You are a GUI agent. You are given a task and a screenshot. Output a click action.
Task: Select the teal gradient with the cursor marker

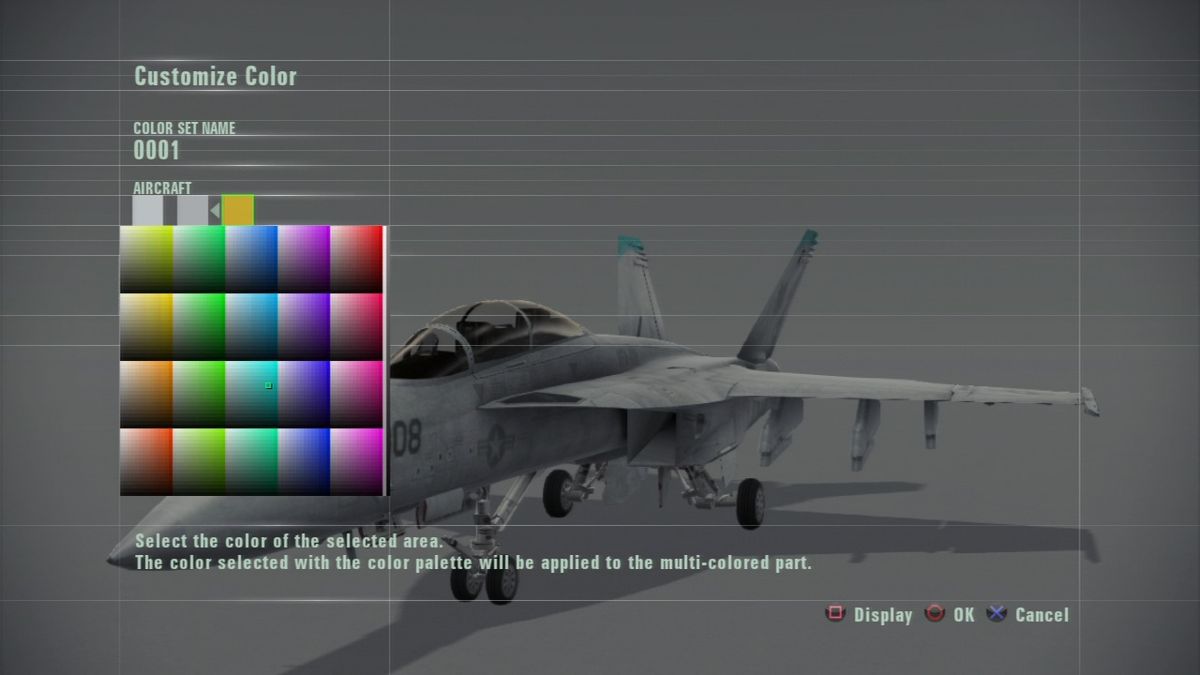251,394
